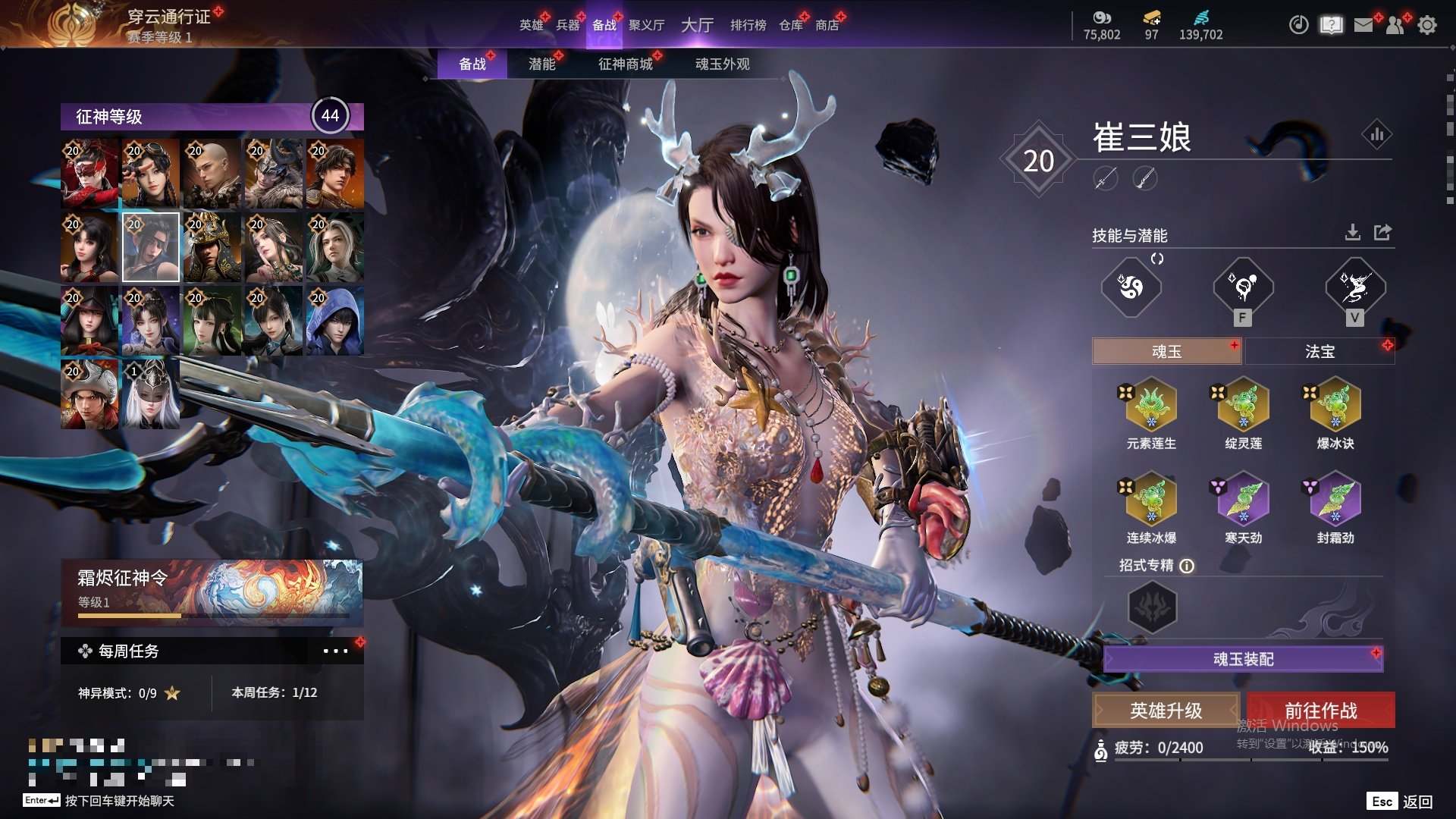Click the 魂玉装配 button
This screenshot has width=1456, height=819.
point(1243,659)
